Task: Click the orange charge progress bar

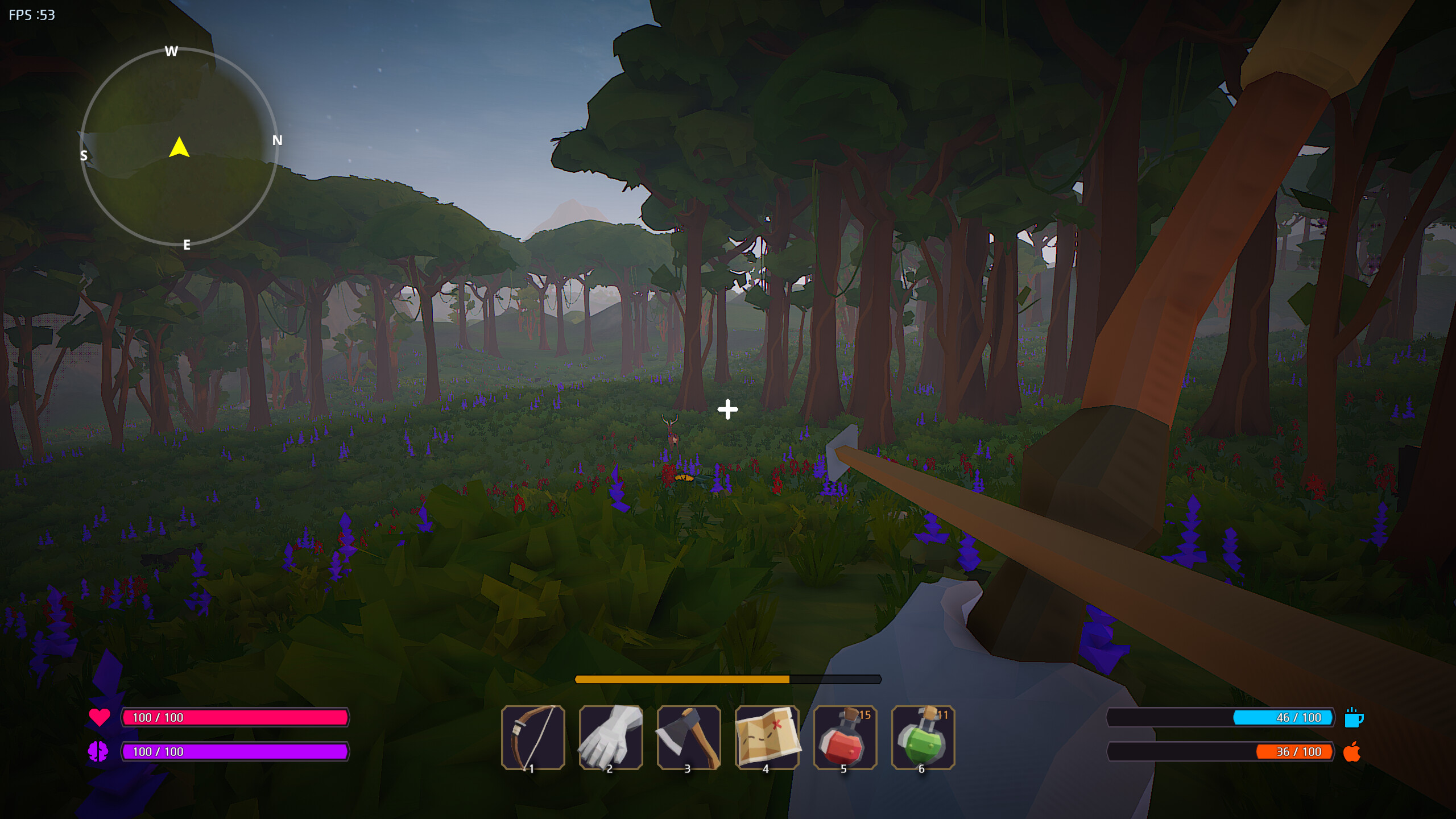Action: 682,679
